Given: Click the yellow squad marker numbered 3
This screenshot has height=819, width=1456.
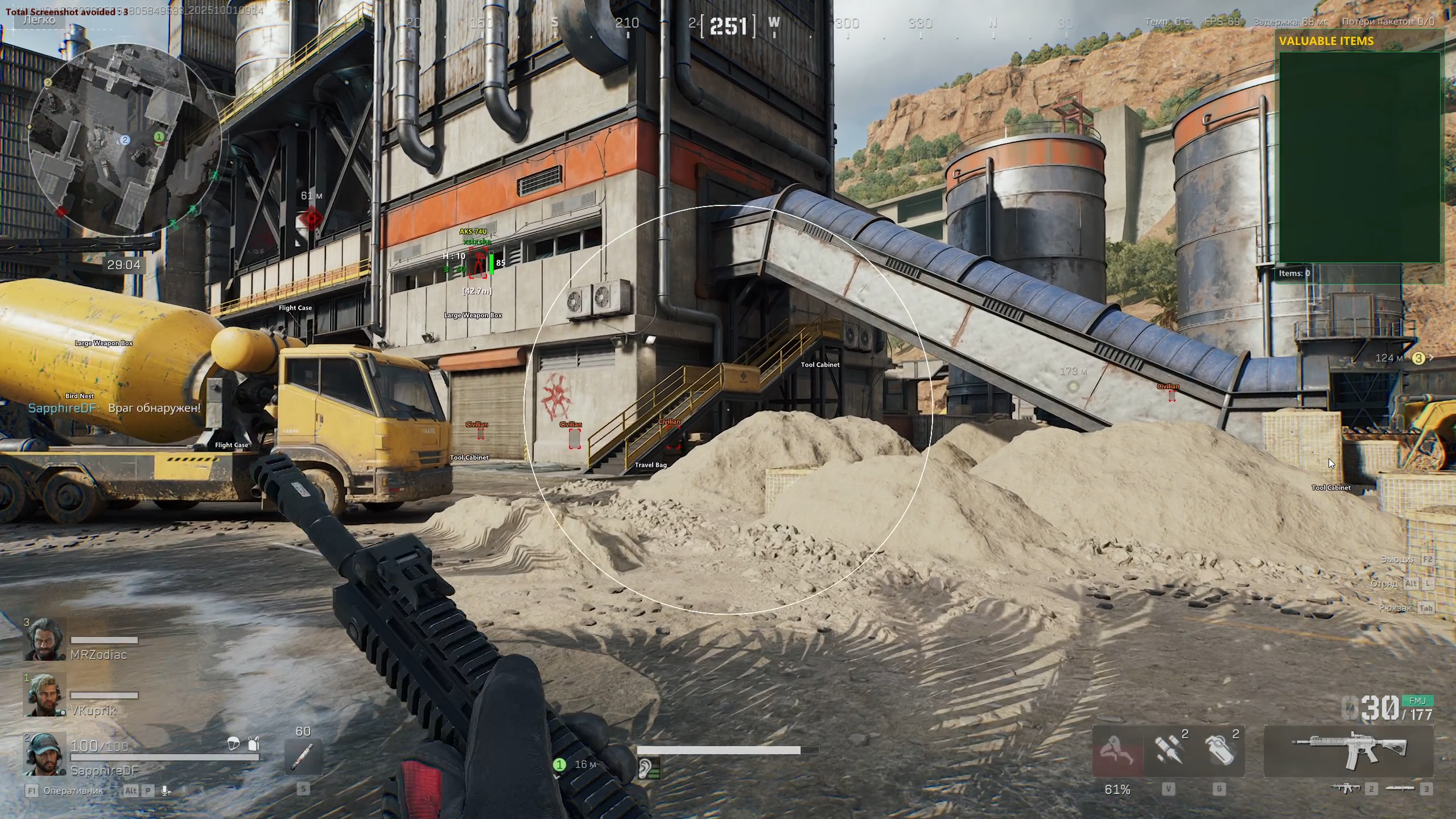Looking at the screenshot, I should click(1418, 358).
